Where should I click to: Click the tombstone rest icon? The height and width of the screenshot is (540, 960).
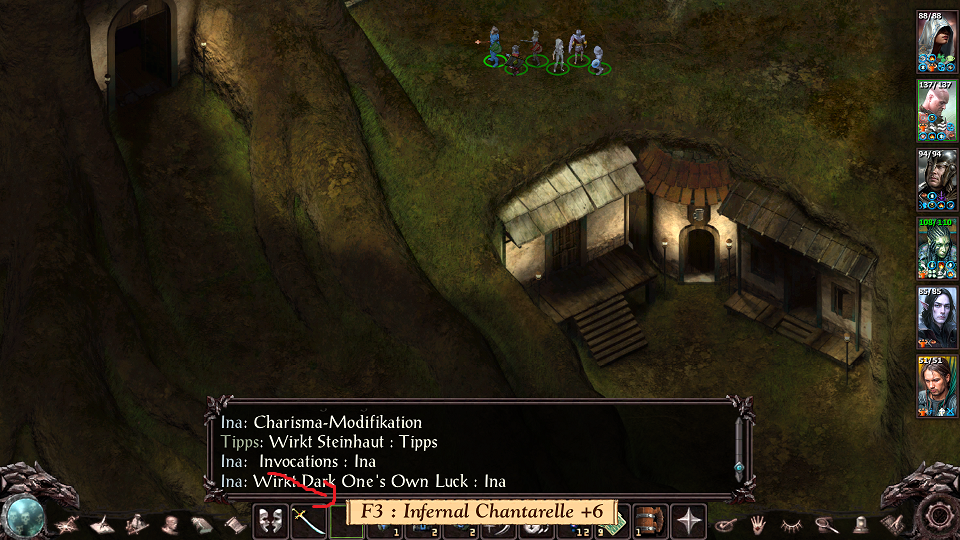859,522
